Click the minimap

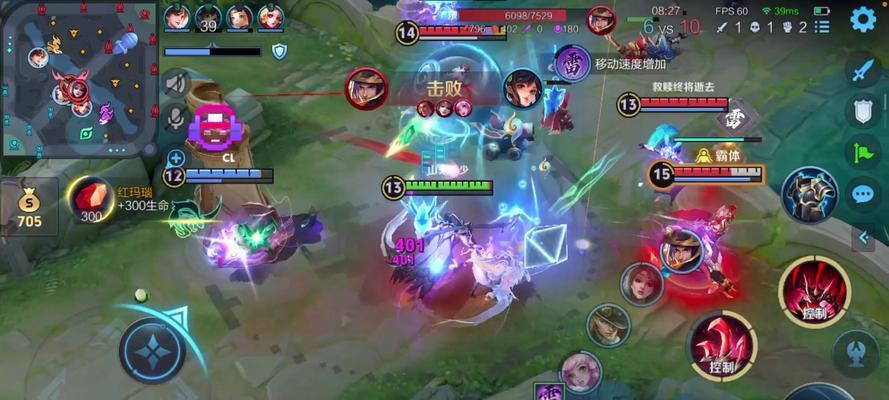coord(78,78)
